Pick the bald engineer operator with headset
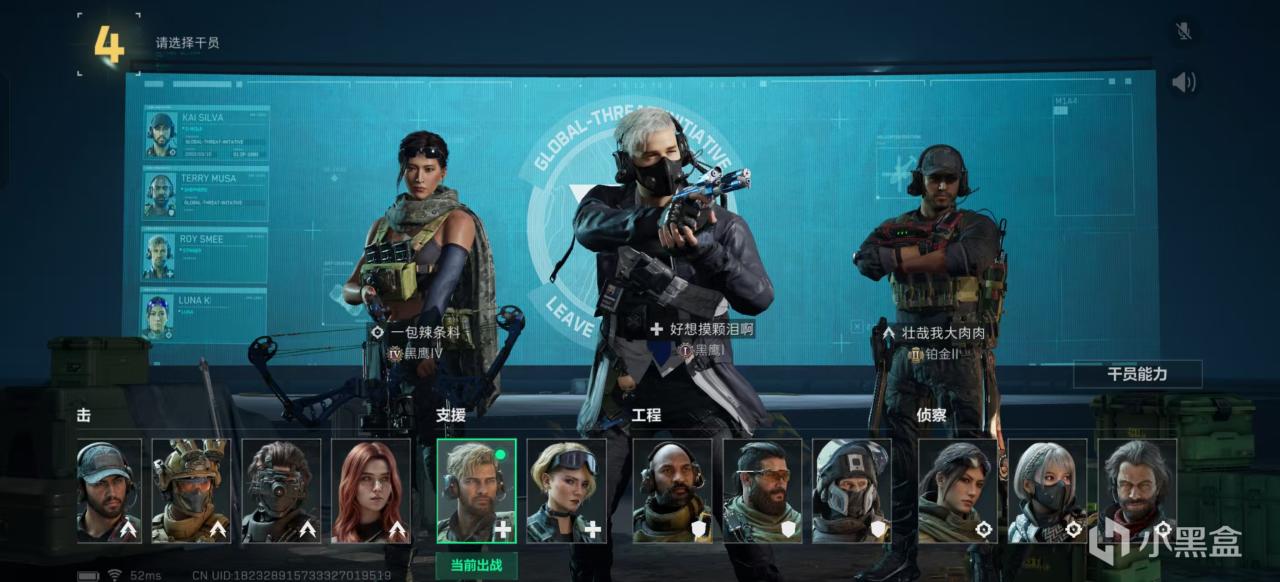This screenshot has width=1280, height=582. pyautogui.click(x=672, y=490)
